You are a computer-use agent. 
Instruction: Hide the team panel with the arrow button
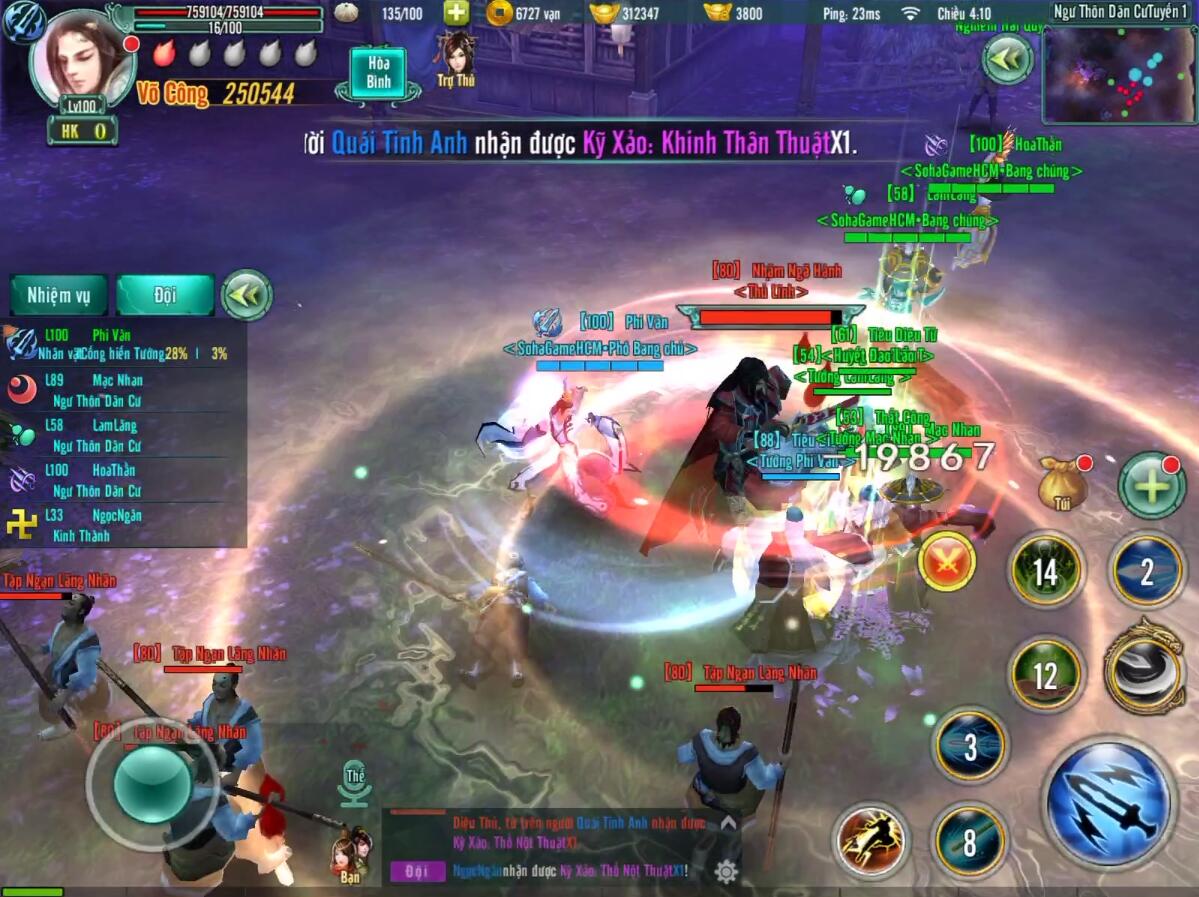(245, 295)
